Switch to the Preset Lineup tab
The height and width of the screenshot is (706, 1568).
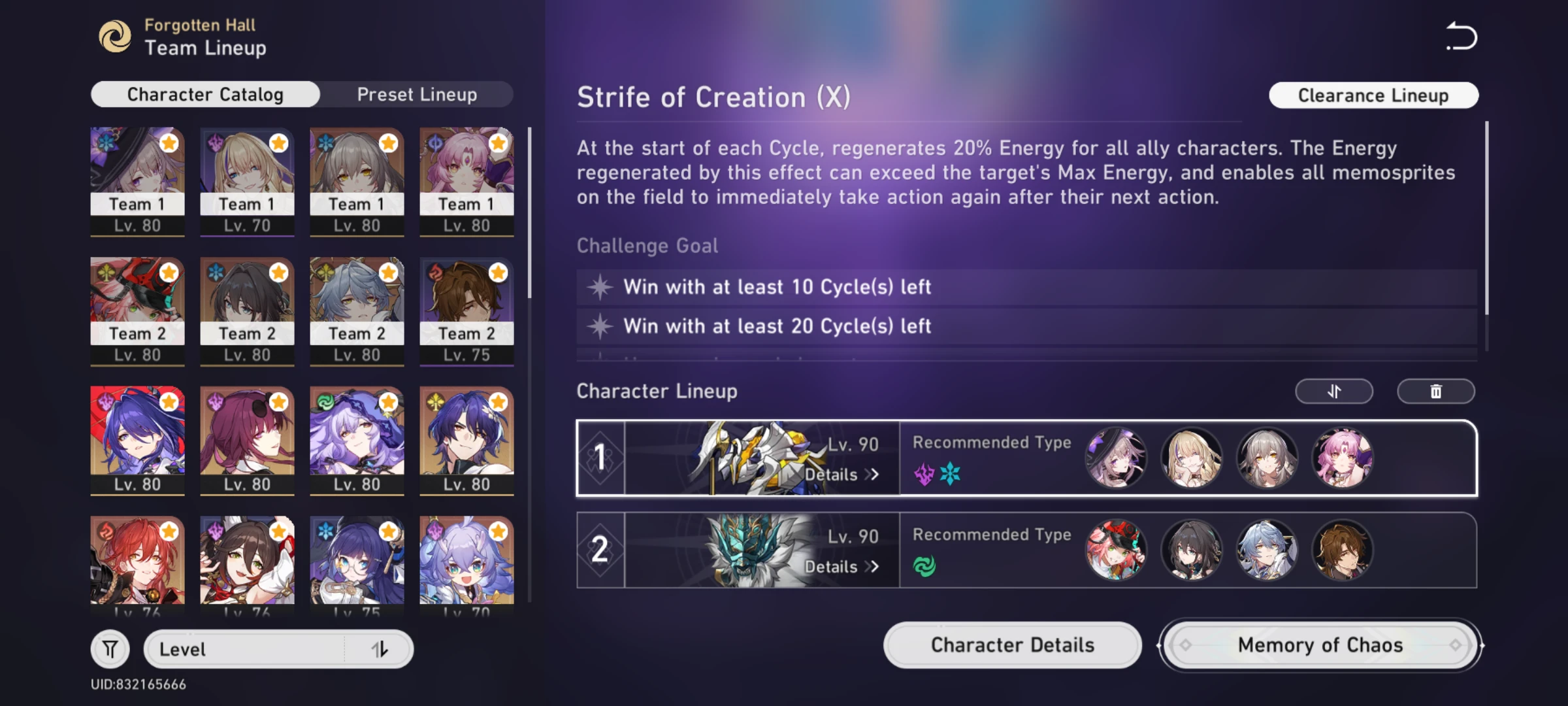[417, 94]
